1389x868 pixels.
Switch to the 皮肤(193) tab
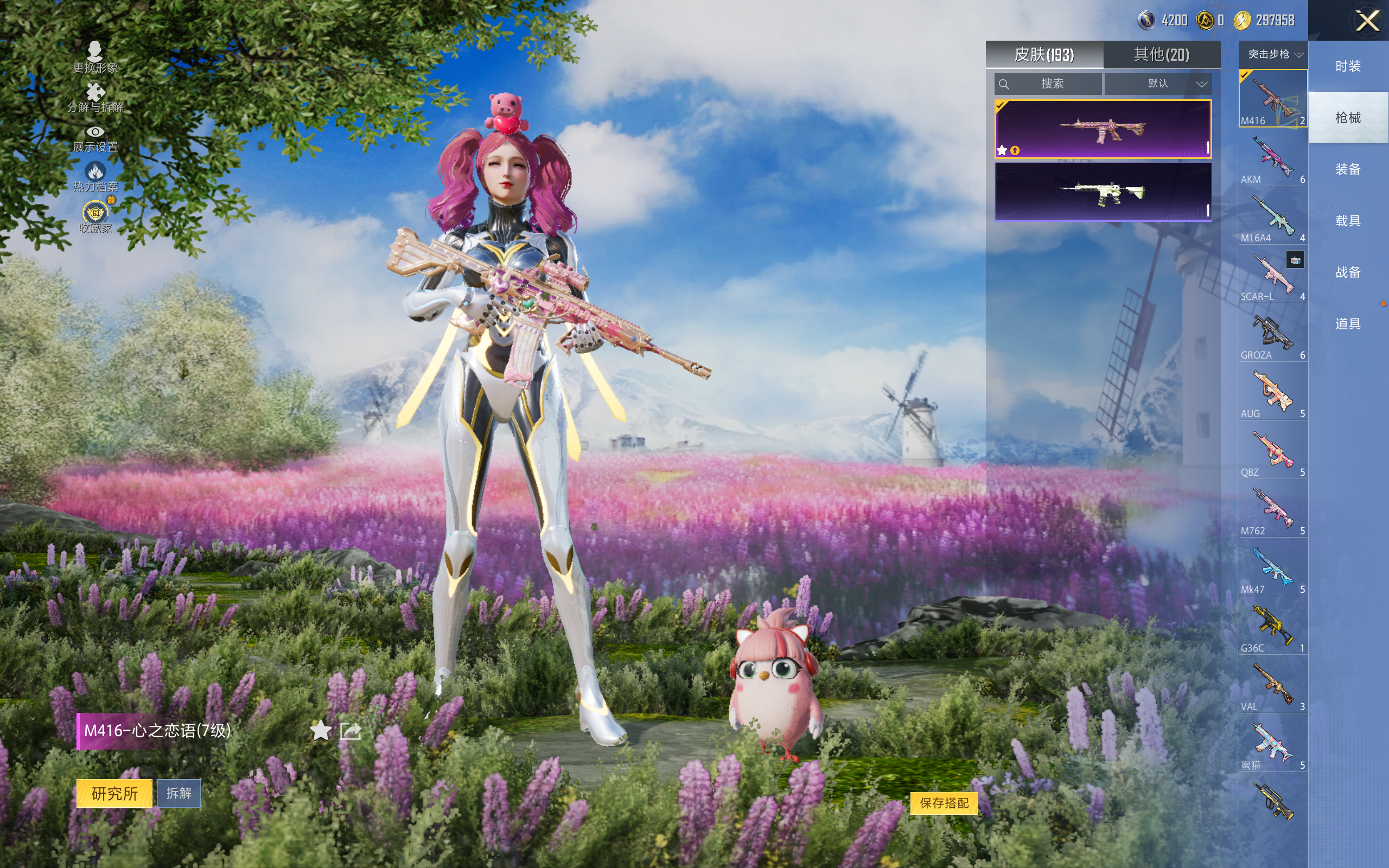click(x=1043, y=55)
